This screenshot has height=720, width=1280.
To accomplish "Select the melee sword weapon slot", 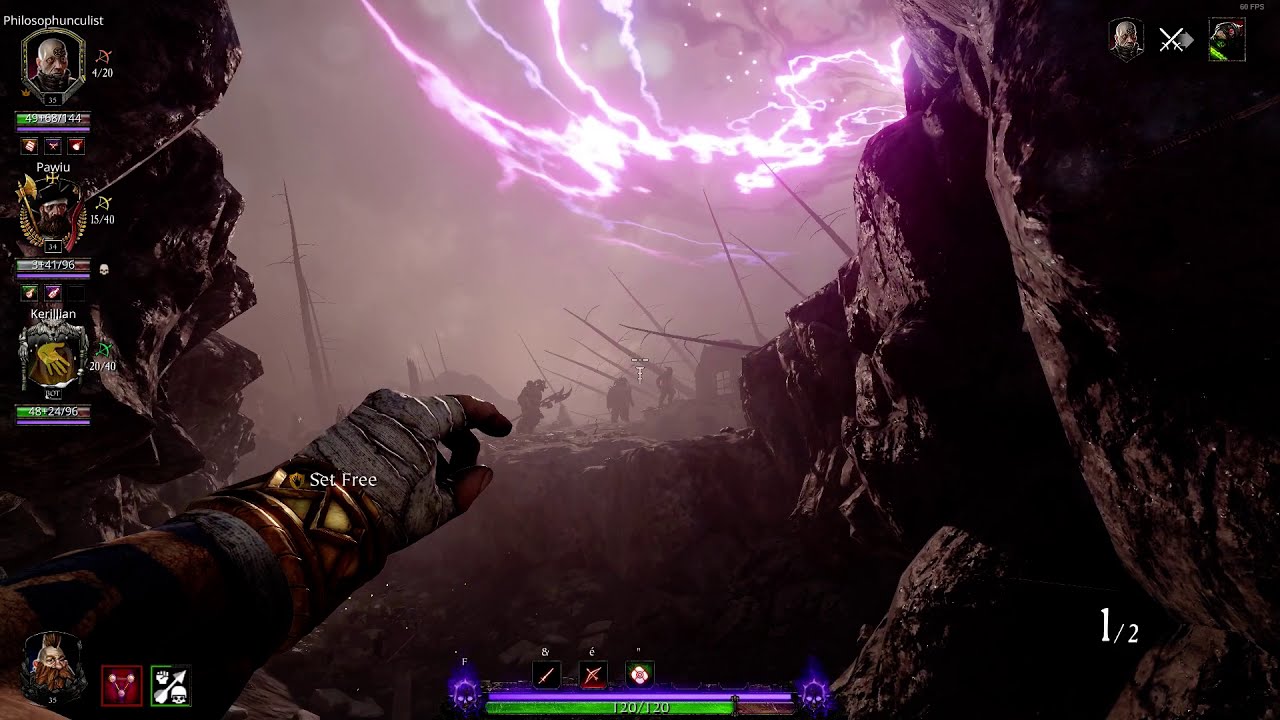I will tap(546, 675).
